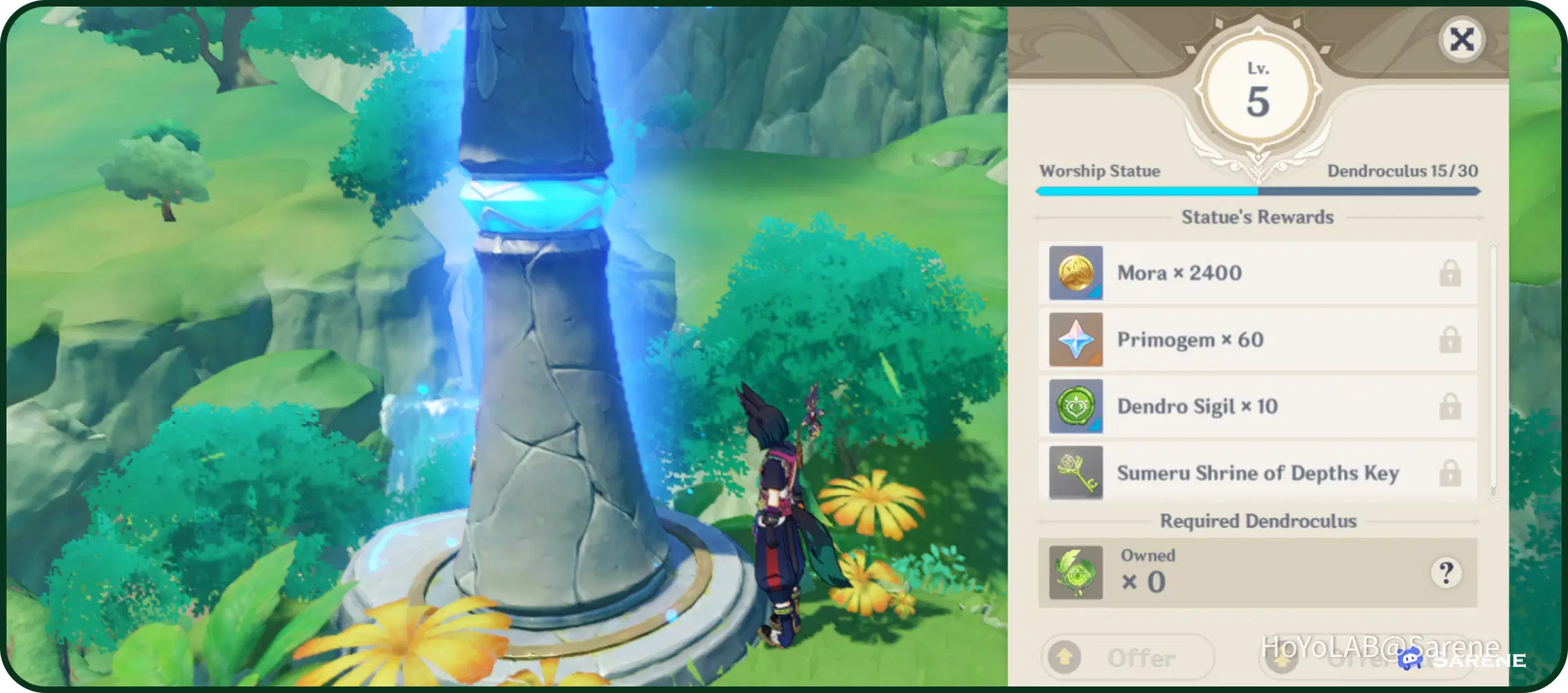Click the Primogem star icon
The height and width of the screenshot is (693, 1568).
point(1076,340)
